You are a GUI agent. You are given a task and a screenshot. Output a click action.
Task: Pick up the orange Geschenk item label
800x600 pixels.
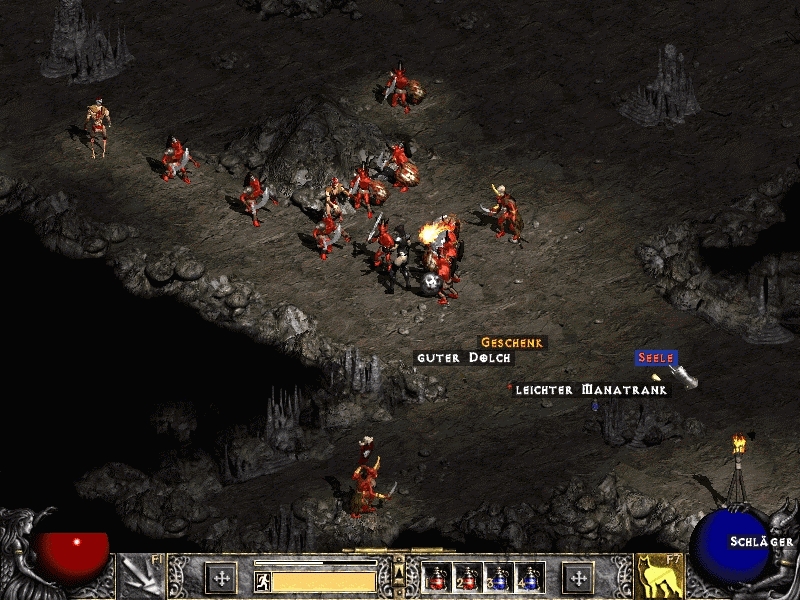512,342
